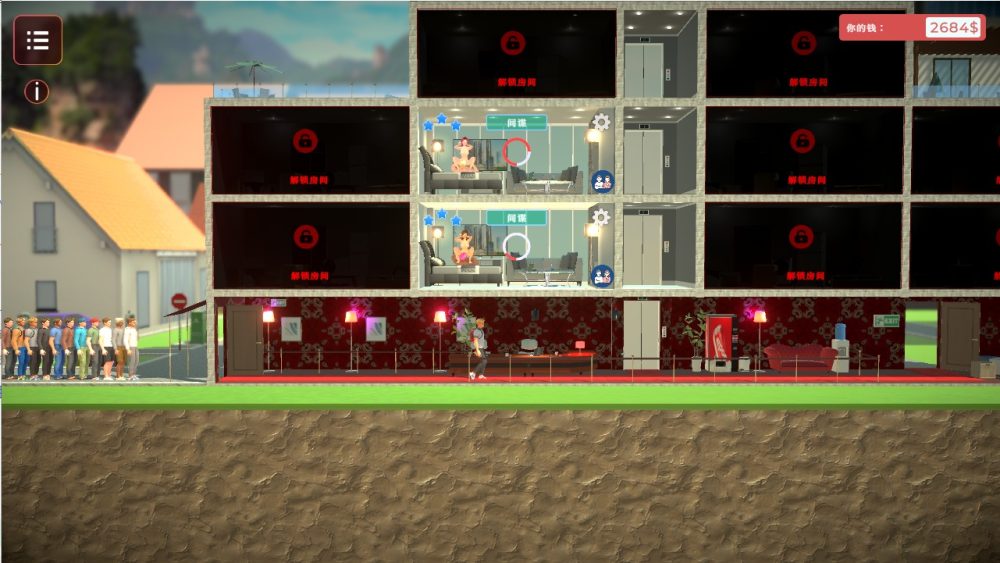Open gear settings for the upper unlocked room

(601, 122)
